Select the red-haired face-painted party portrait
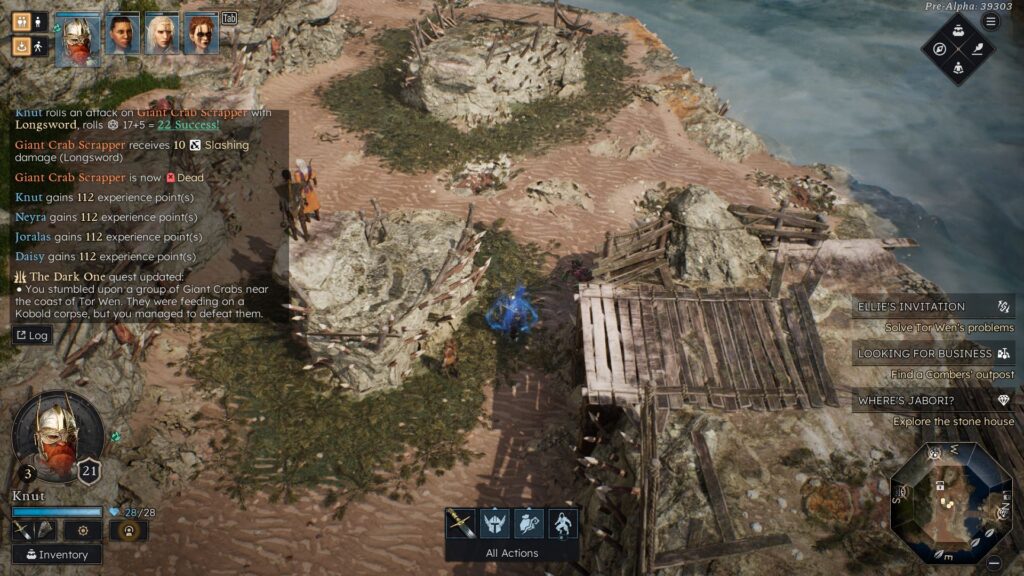Screen dimensions: 1024x576 (201, 35)
